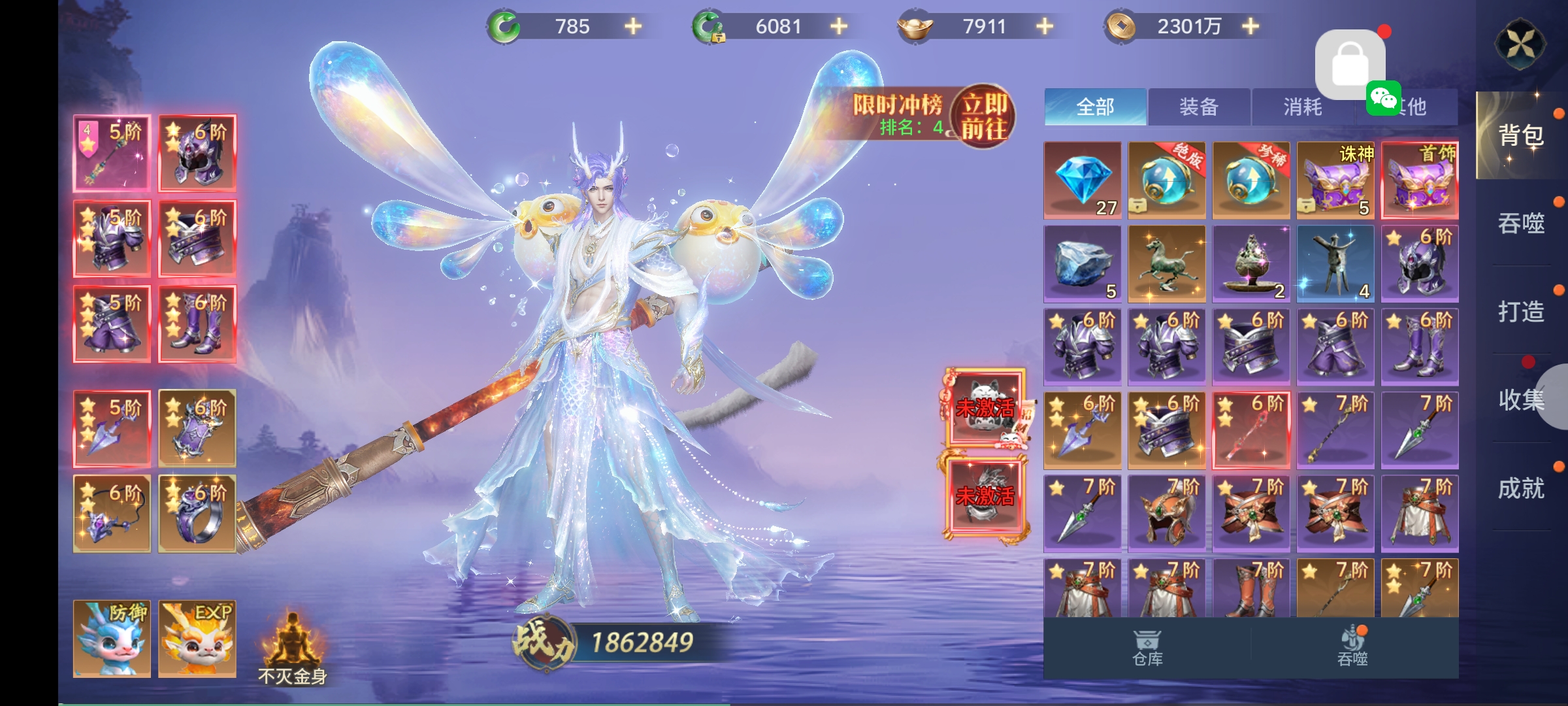
Task: Select the 首饰 jewelry chest item
Action: (1420, 180)
